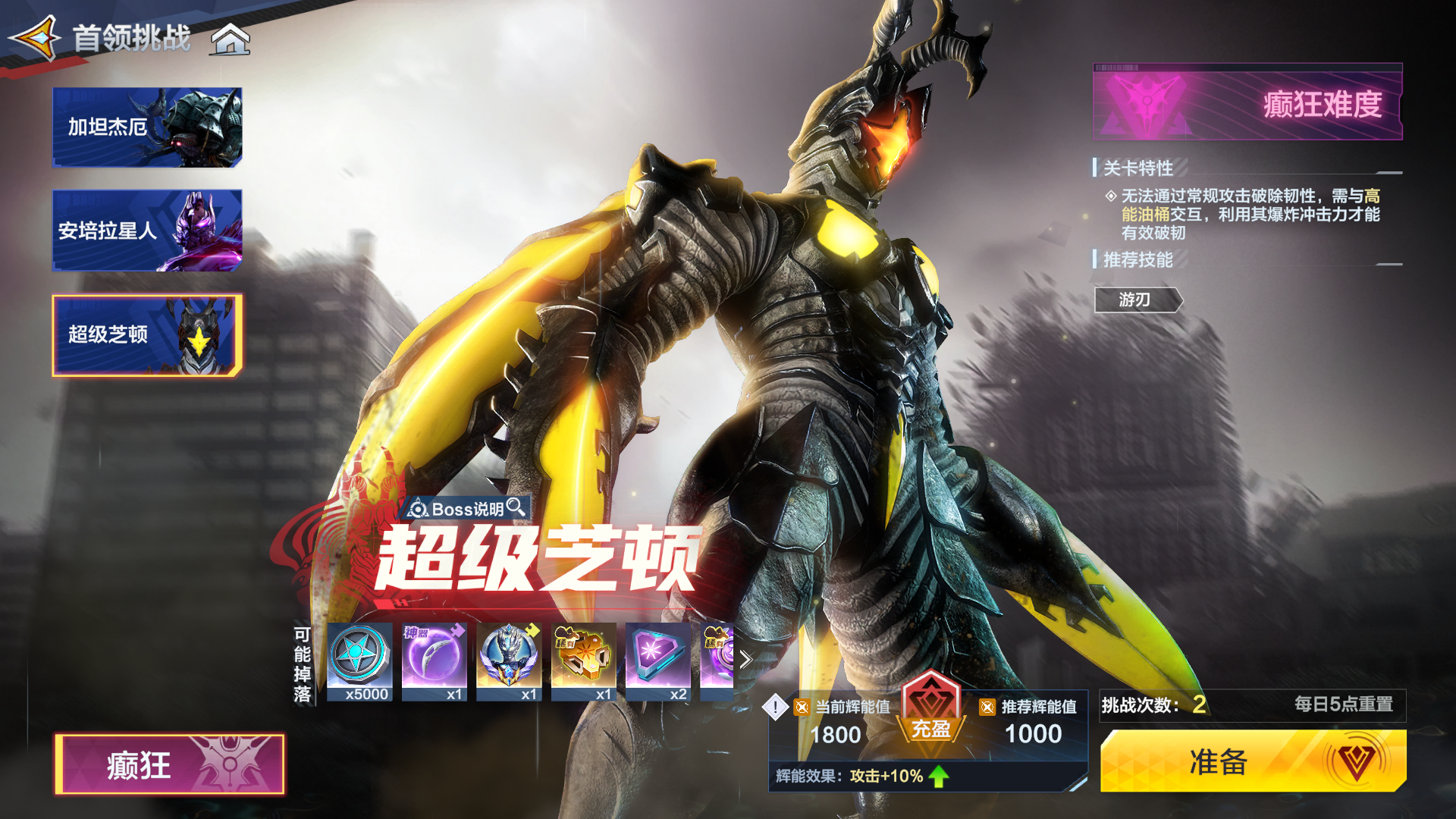Select the 游刃 recommended skill tag

1136,300
